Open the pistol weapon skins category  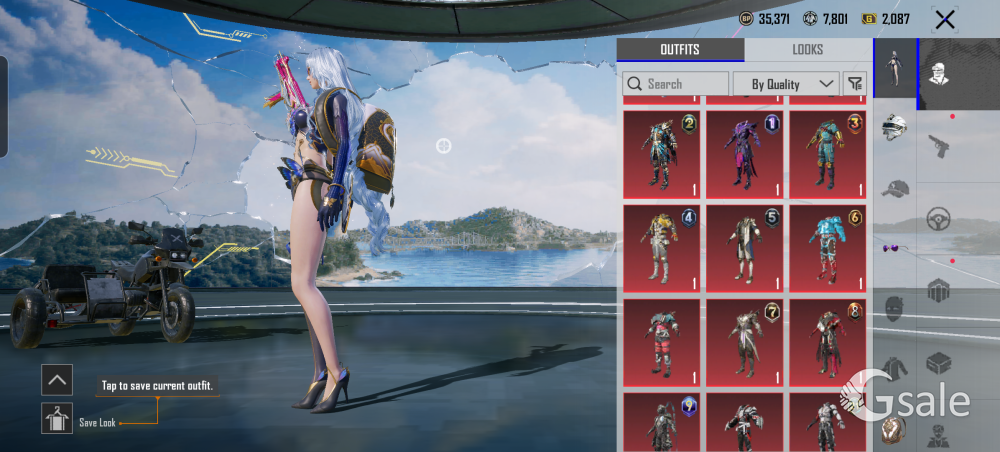point(938,146)
